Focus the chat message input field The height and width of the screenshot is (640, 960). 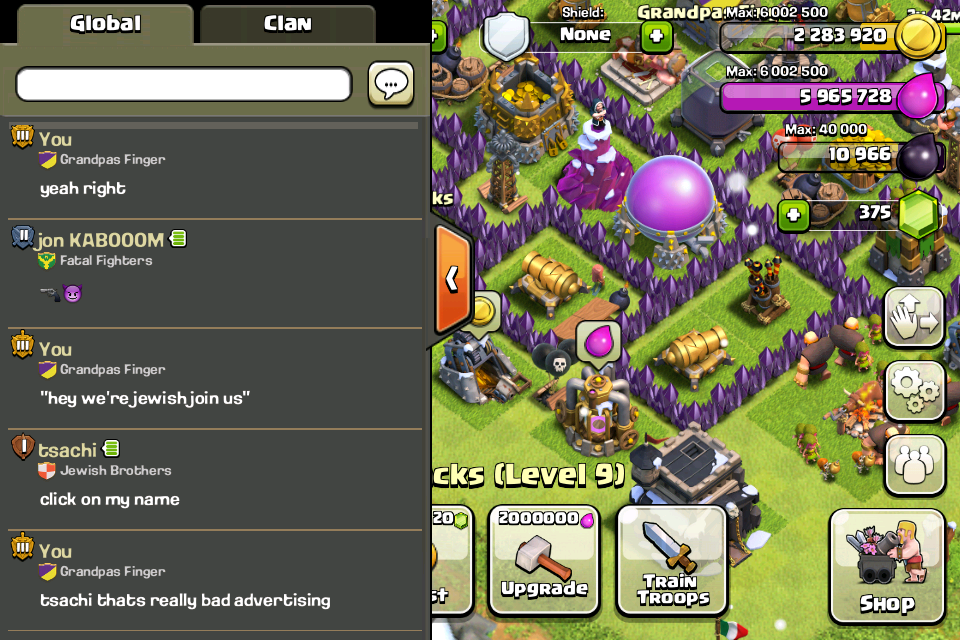184,84
